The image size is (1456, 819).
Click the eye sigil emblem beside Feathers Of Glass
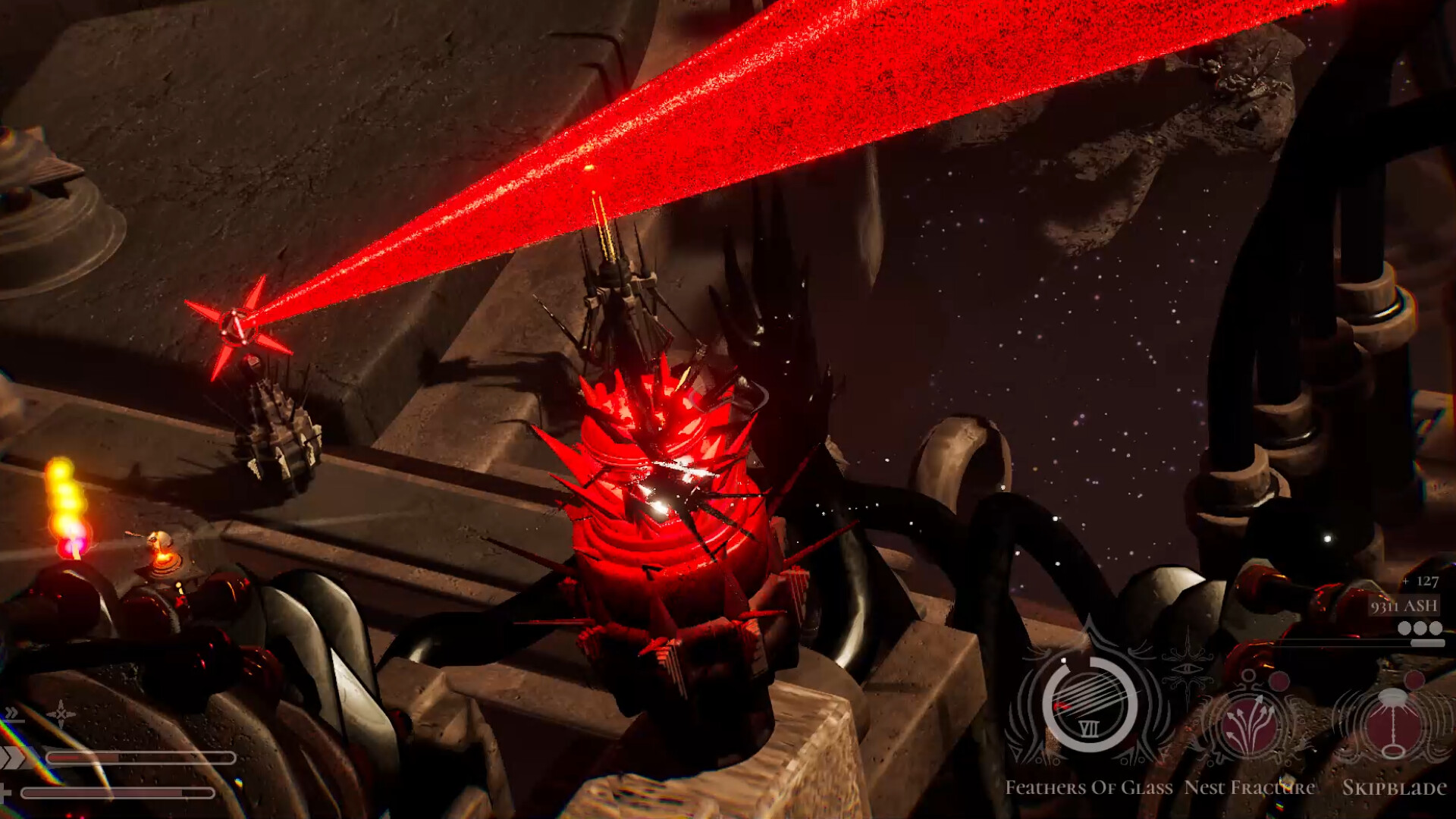pyautogui.click(x=1188, y=667)
